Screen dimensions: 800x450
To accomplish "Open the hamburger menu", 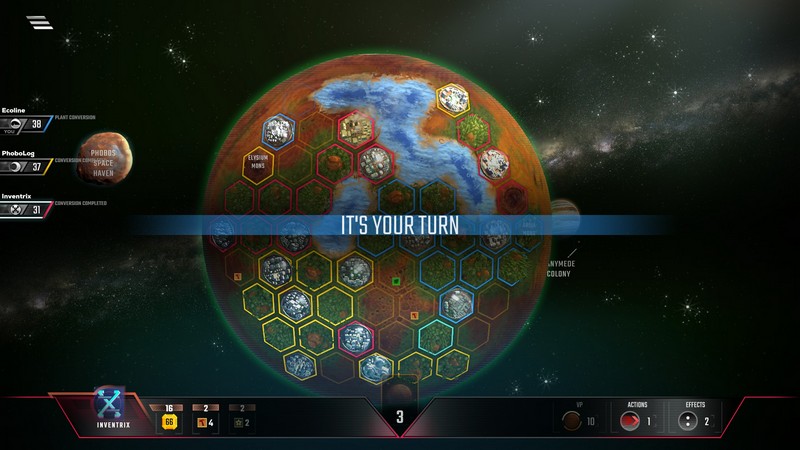I will click(x=40, y=22).
